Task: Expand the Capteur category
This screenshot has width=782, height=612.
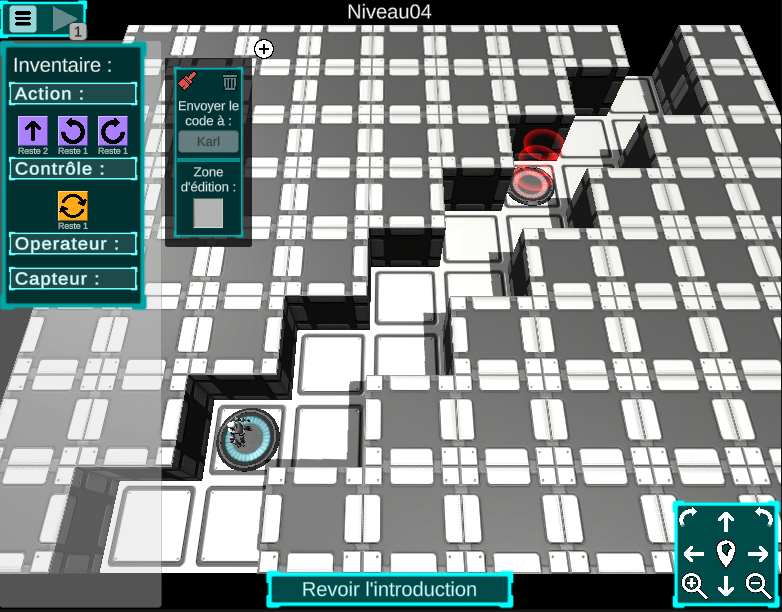Action: (x=73, y=279)
